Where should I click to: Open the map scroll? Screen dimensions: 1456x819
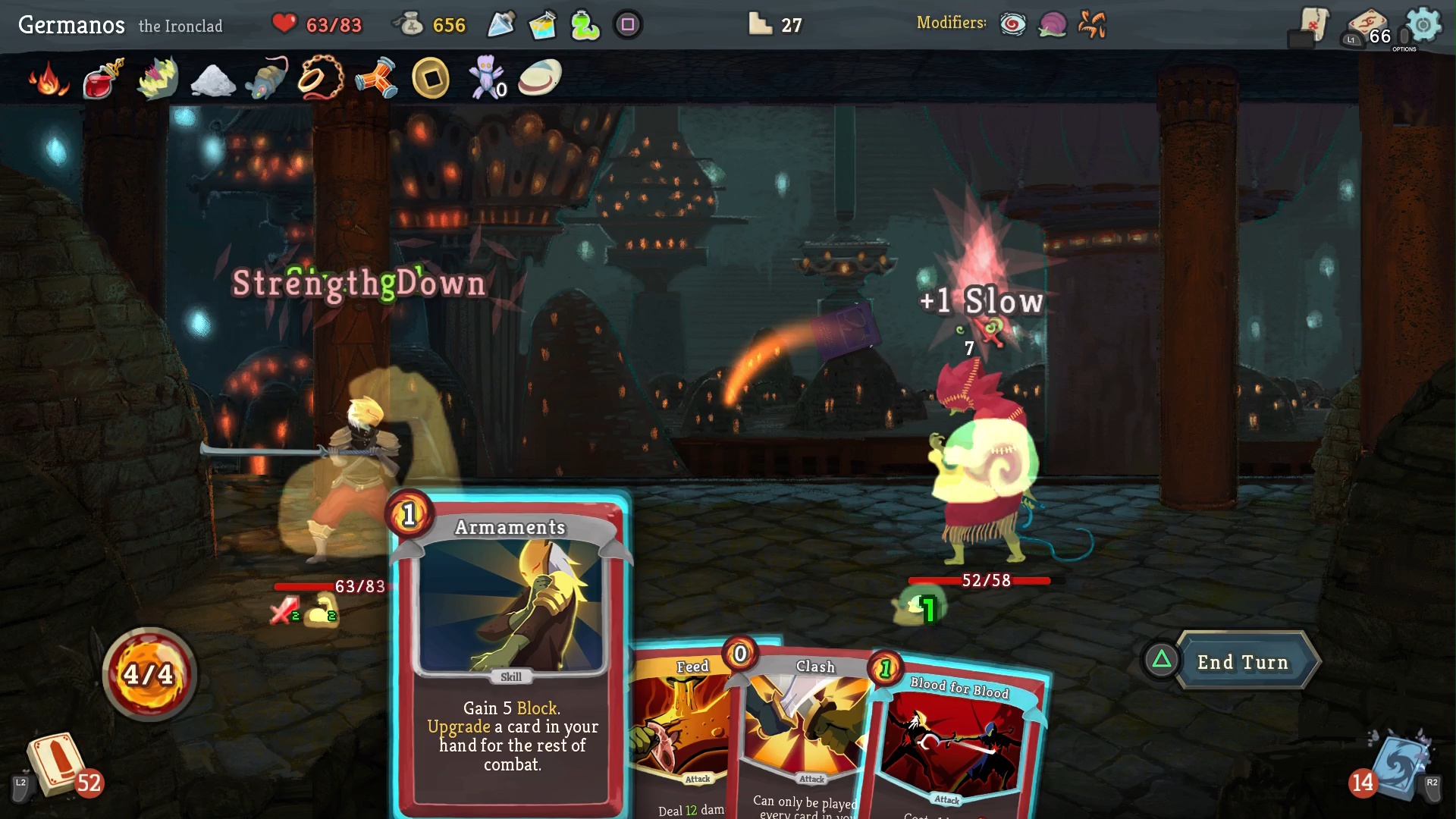click(1313, 25)
